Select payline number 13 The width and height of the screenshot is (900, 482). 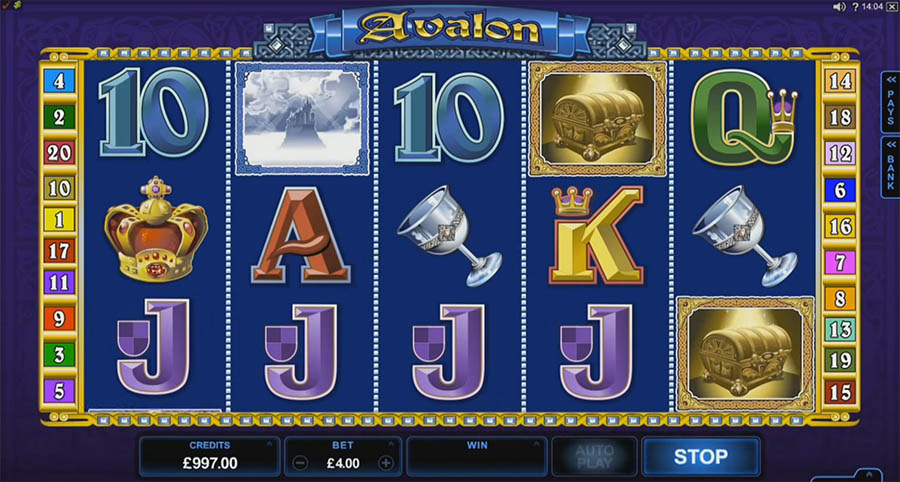point(839,329)
